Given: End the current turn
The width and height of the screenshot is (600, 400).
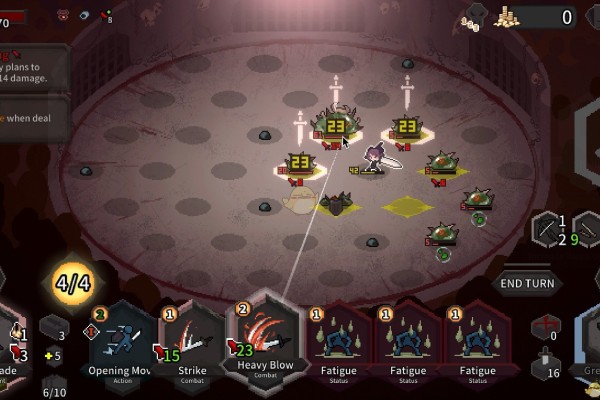Looking at the screenshot, I should tap(527, 283).
